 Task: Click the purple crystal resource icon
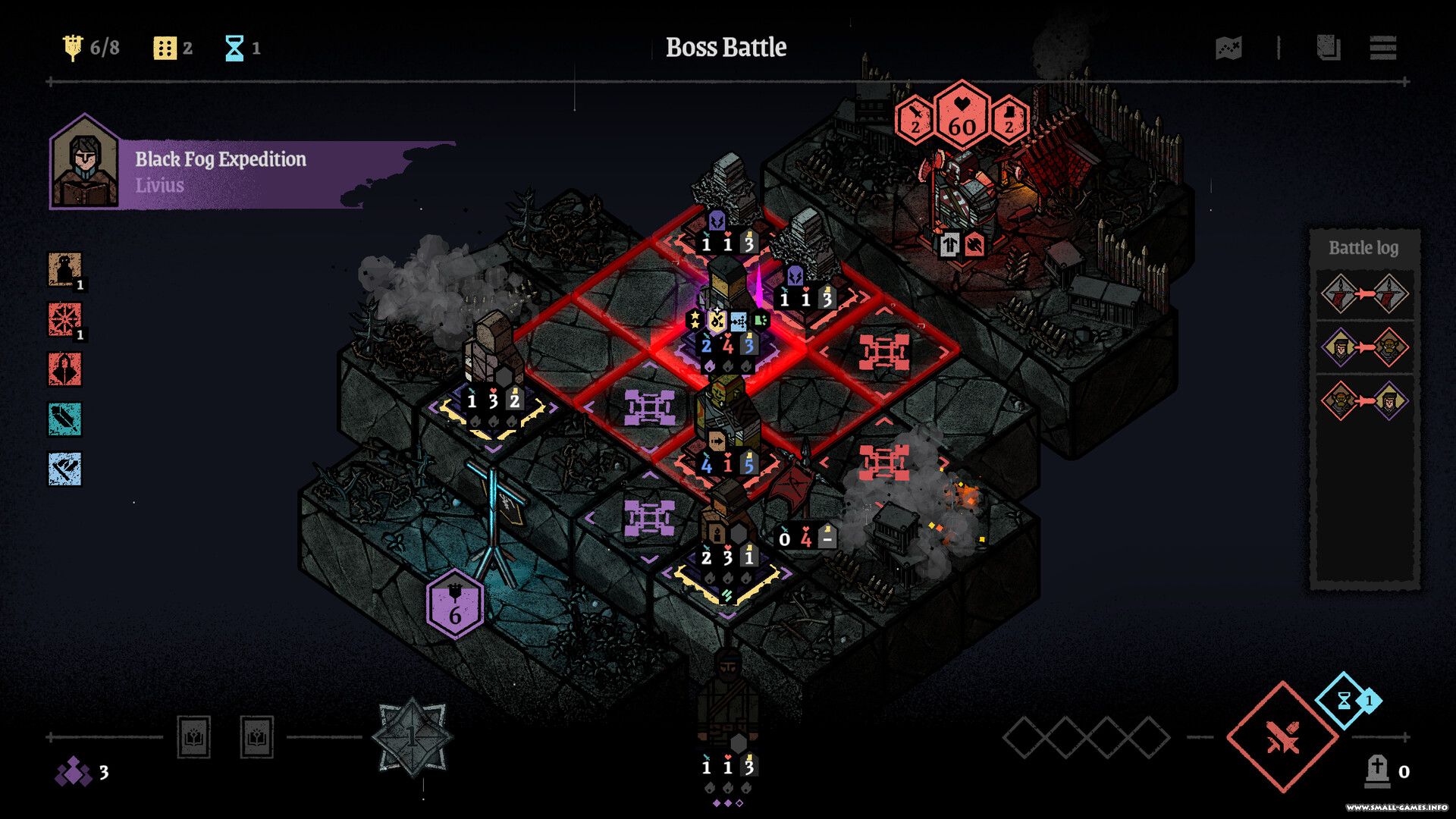pyautogui.click(x=74, y=772)
